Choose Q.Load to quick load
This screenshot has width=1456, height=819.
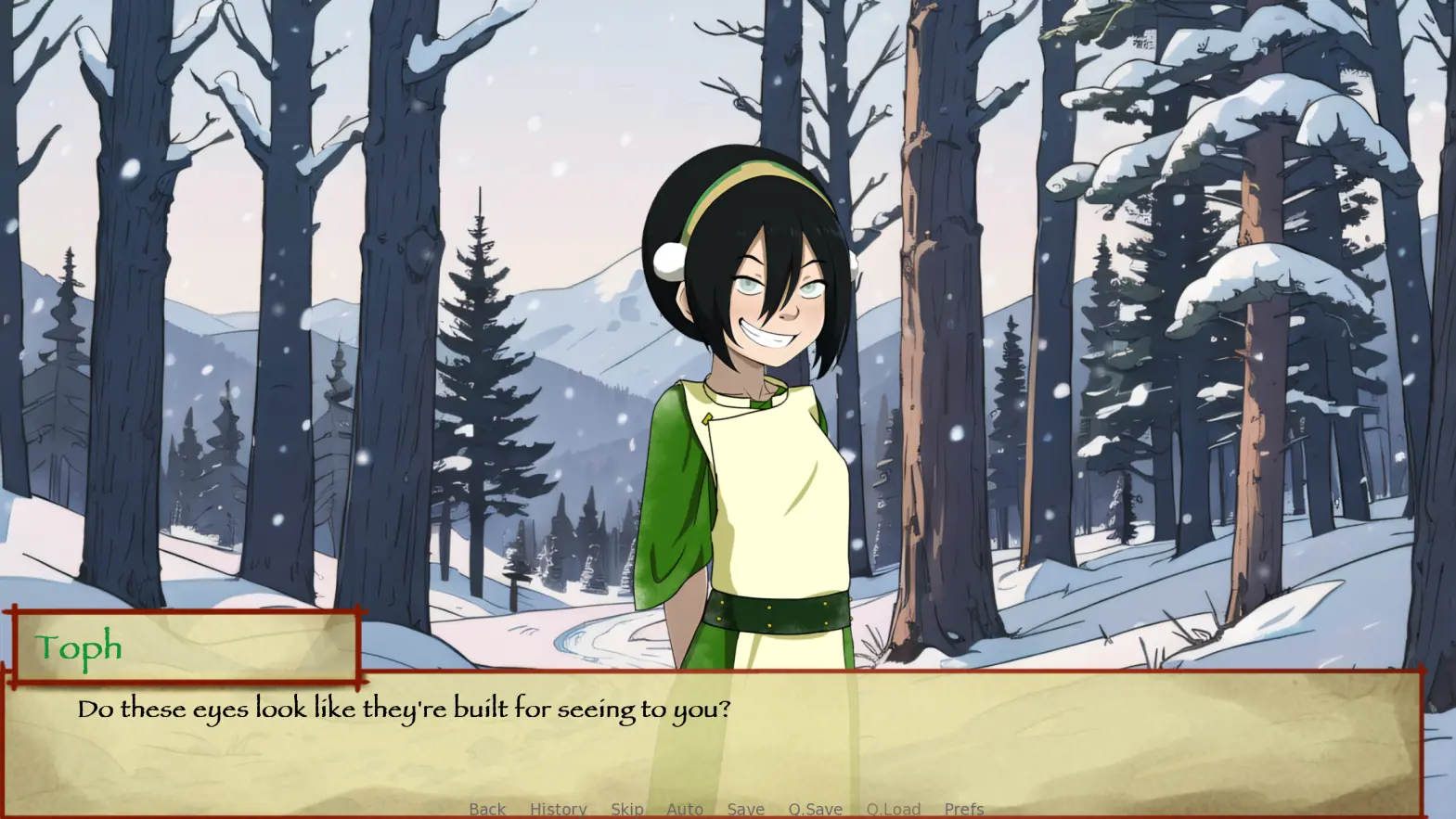893,809
